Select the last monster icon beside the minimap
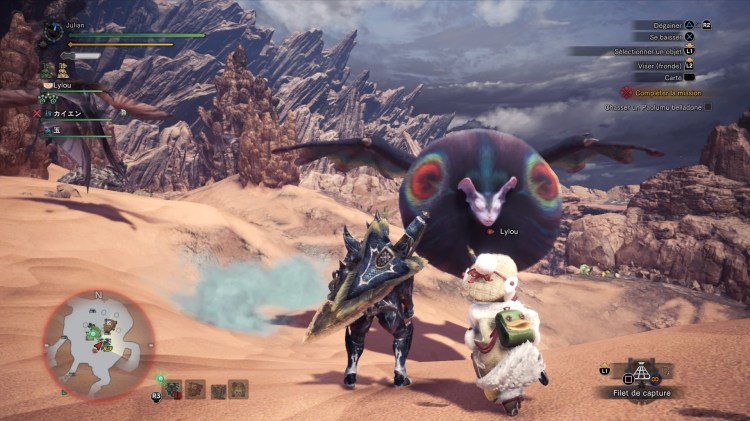 tap(239, 389)
